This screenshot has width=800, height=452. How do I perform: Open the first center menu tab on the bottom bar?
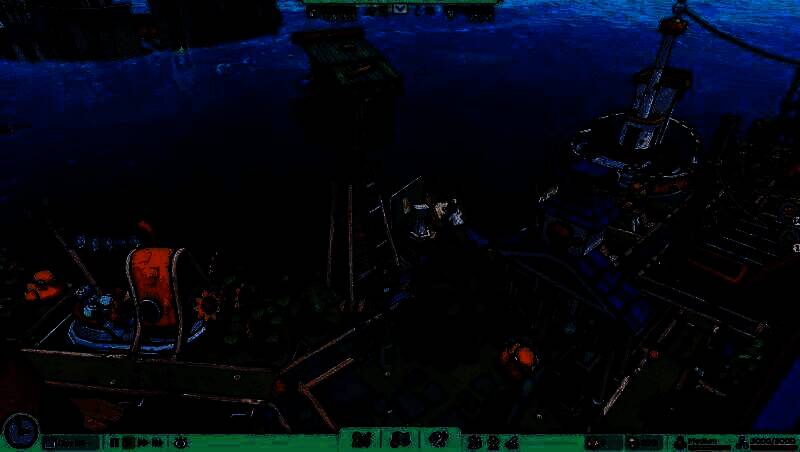pyautogui.click(x=362, y=440)
